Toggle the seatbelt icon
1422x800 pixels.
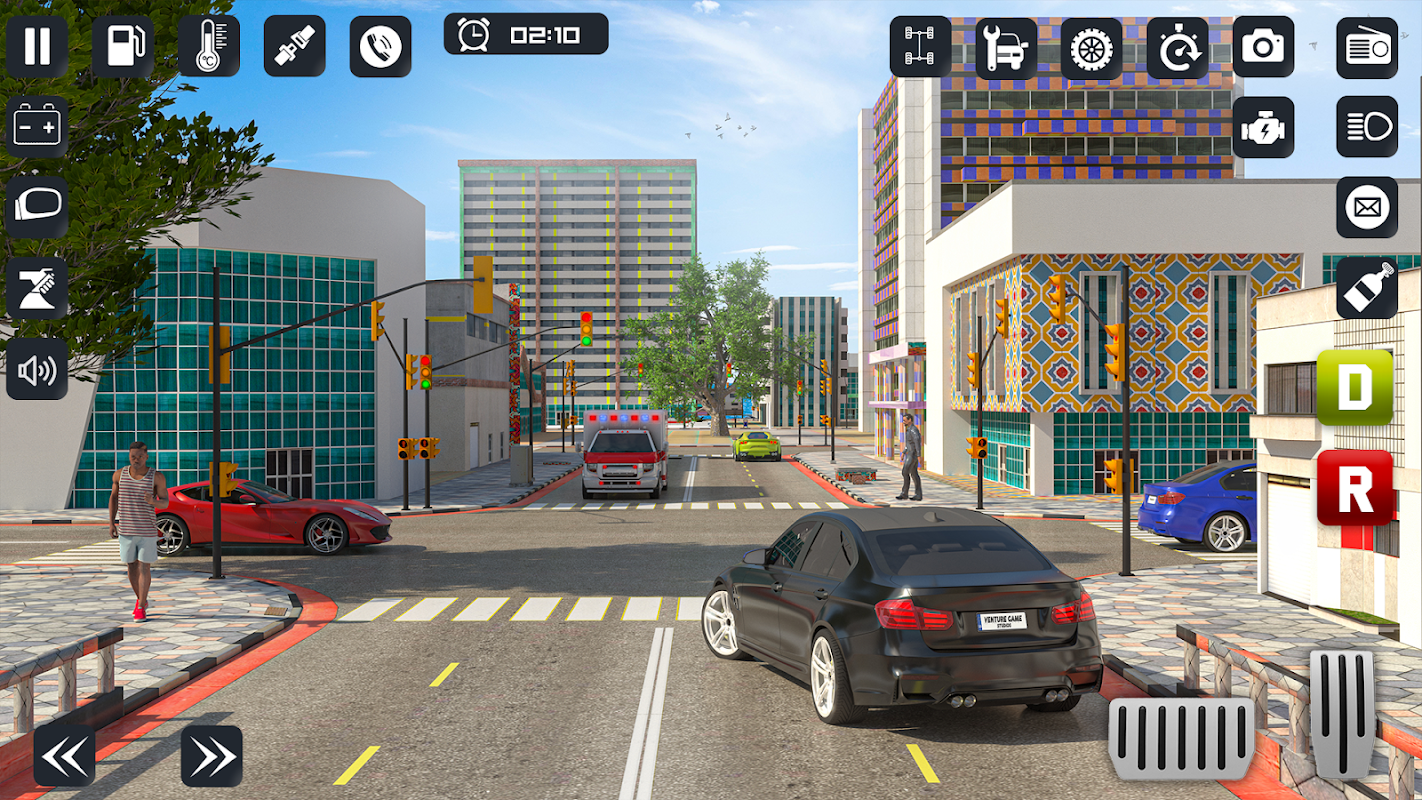pyautogui.click(x=294, y=47)
